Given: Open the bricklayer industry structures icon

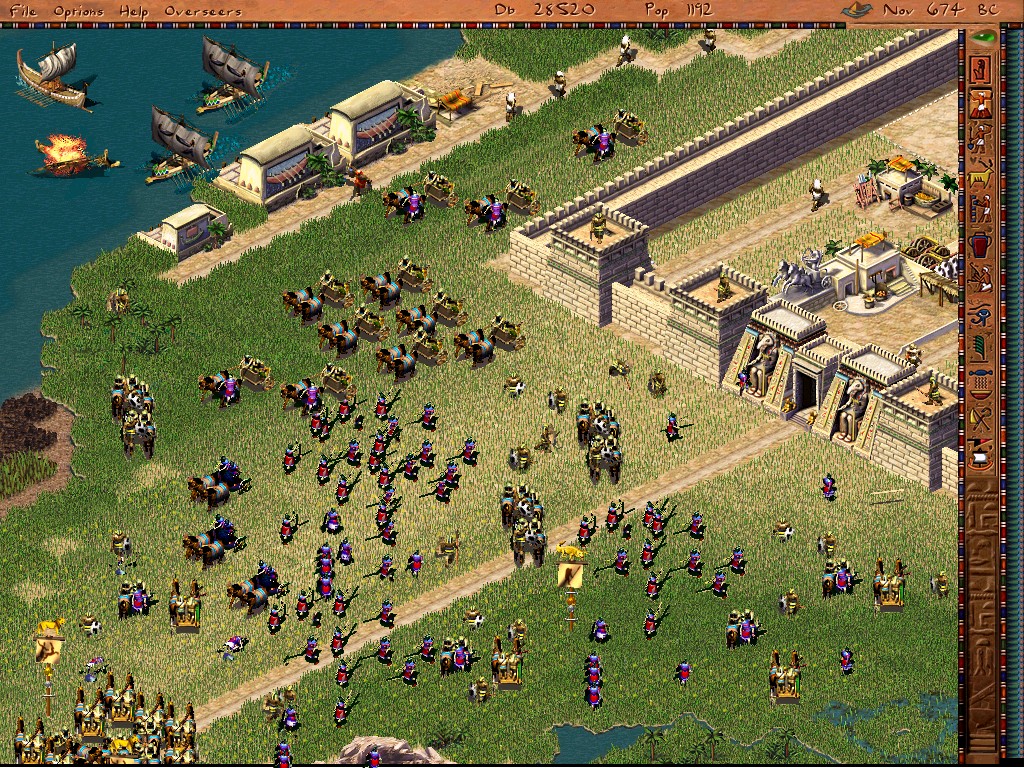Looking at the screenshot, I should click(982, 209).
